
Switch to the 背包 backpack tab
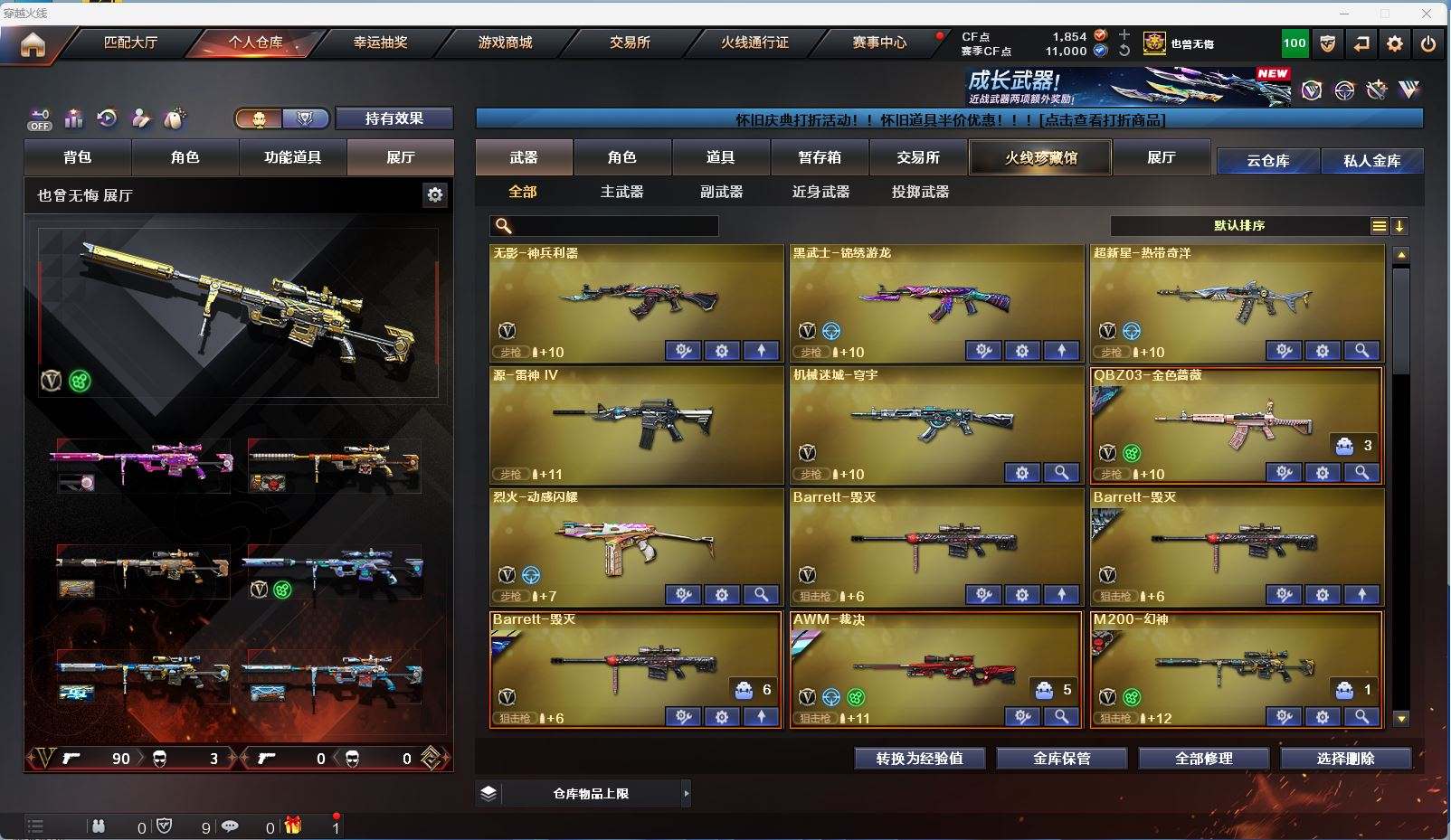pos(78,157)
